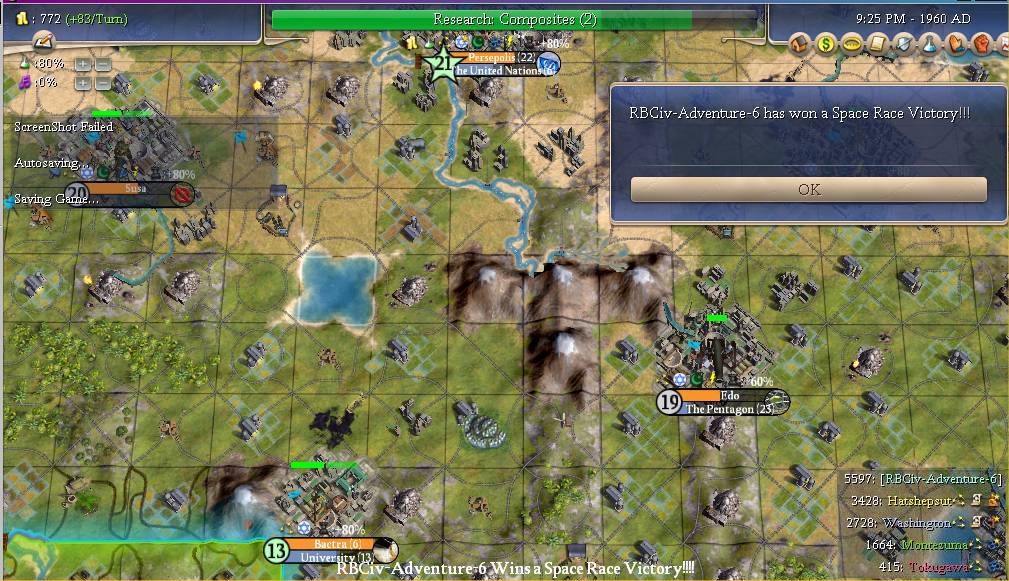The width and height of the screenshot is (1009, 581).
Task: Confirm the Space Race Victory with OK
Action: point(808,189)
